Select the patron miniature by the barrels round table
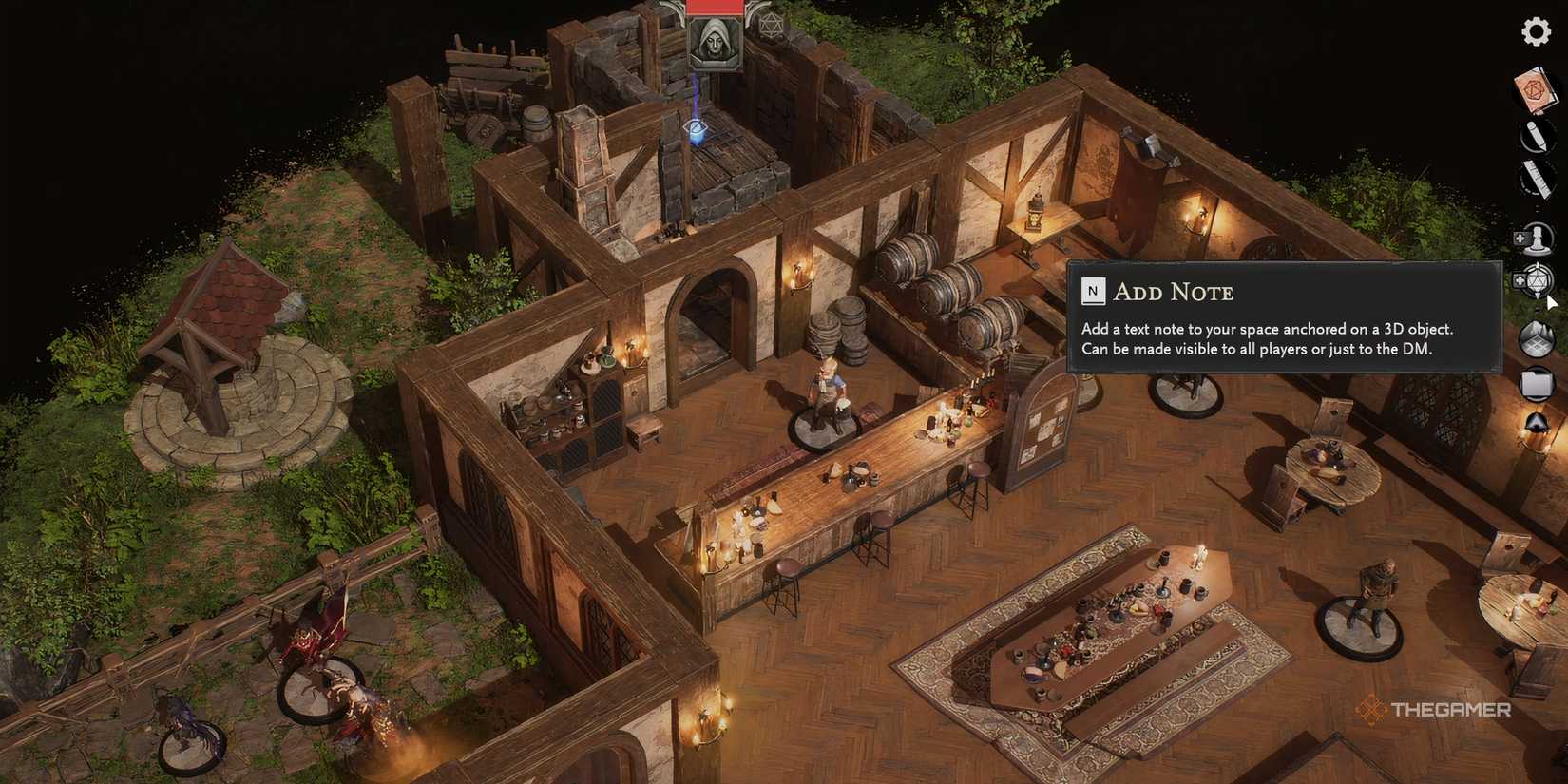Image resolution: width=1568 pixels, height=784 pixels. click(1186, 390)
